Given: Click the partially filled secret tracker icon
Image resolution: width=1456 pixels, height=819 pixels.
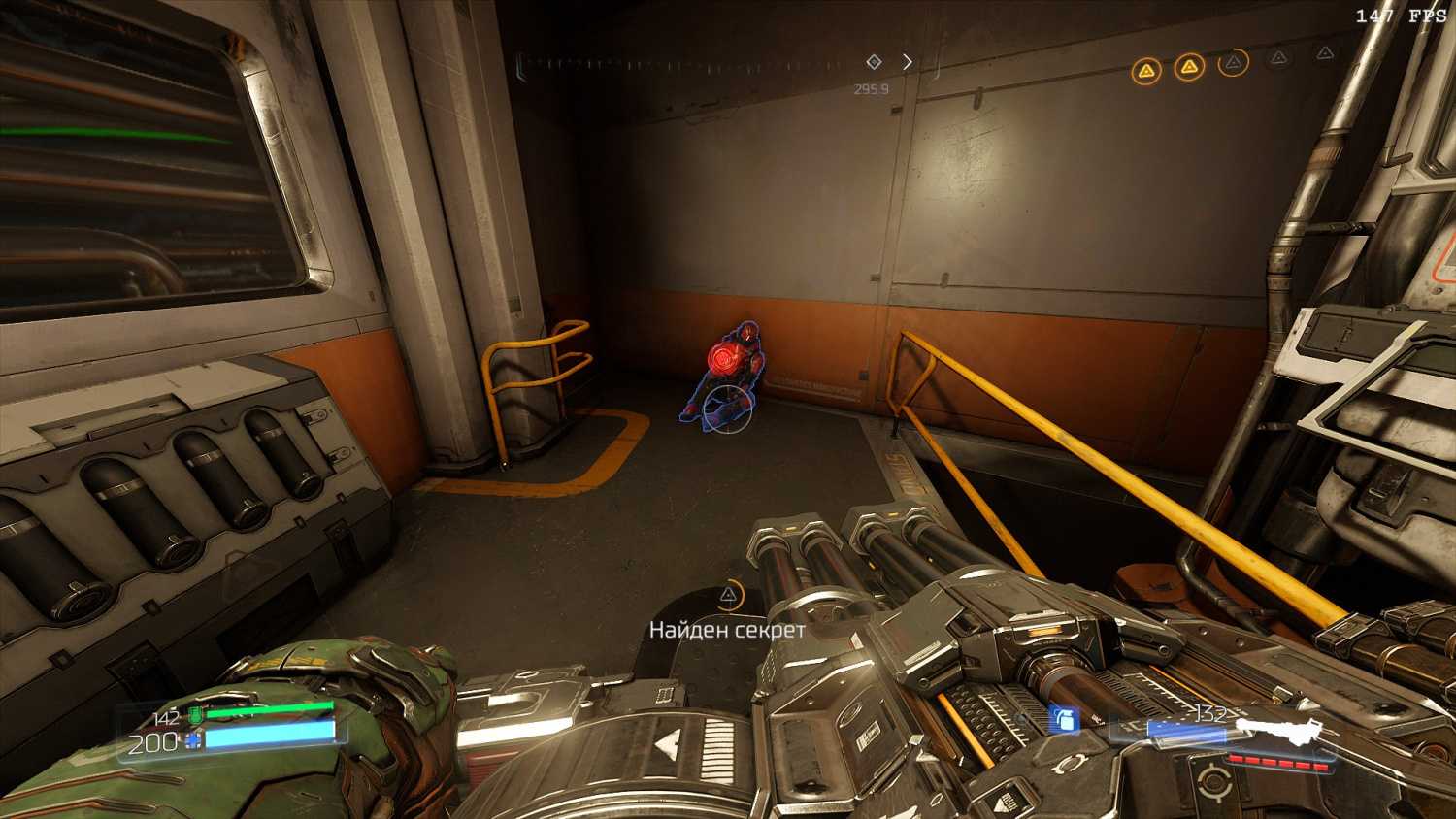Looking at the screenshot, I should point(1233,63).
